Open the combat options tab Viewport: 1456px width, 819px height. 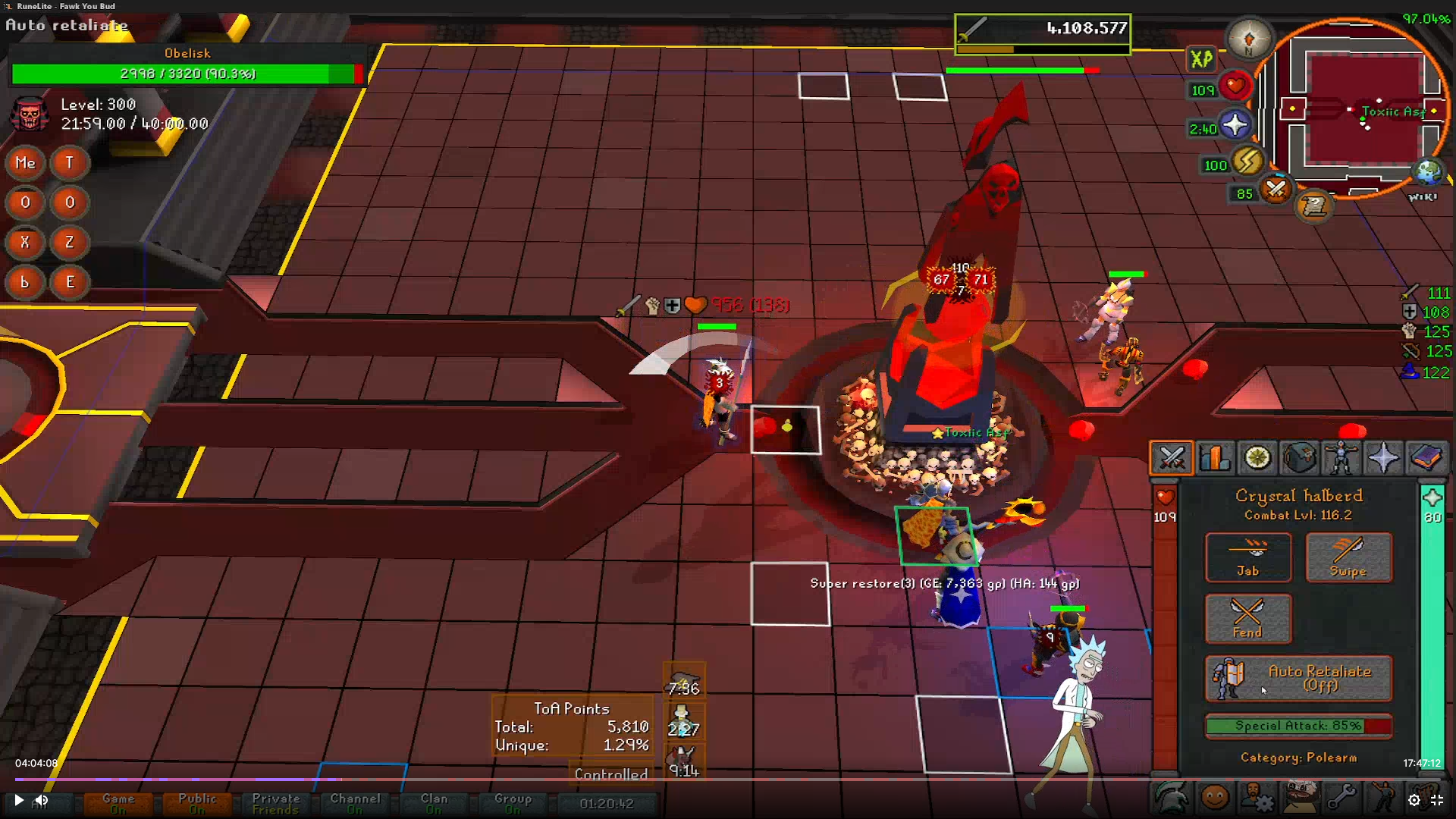coord(1171,458)
